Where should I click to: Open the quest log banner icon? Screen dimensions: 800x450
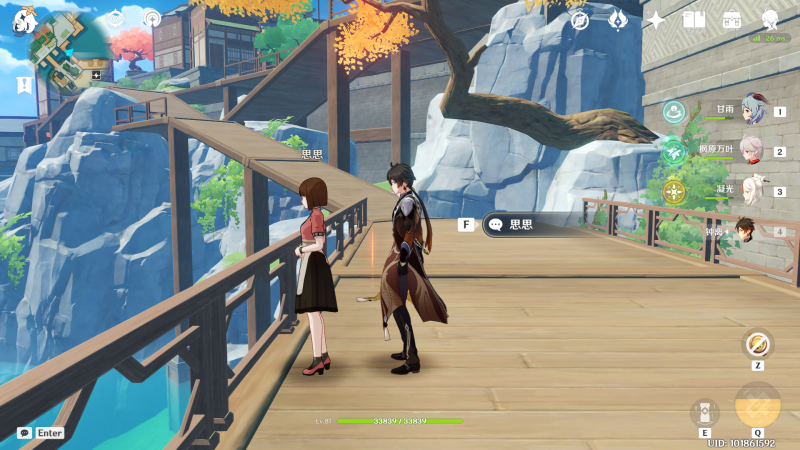[22, 84]
